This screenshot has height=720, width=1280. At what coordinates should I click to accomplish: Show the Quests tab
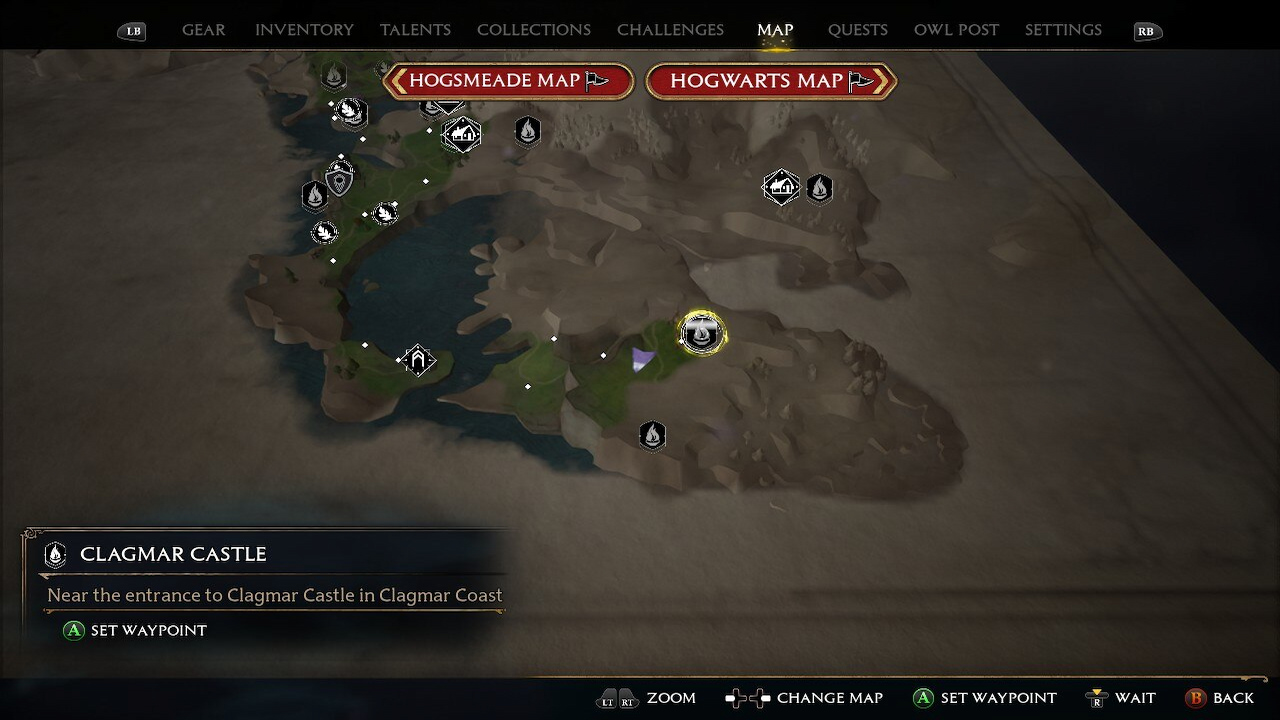point(857,30)
